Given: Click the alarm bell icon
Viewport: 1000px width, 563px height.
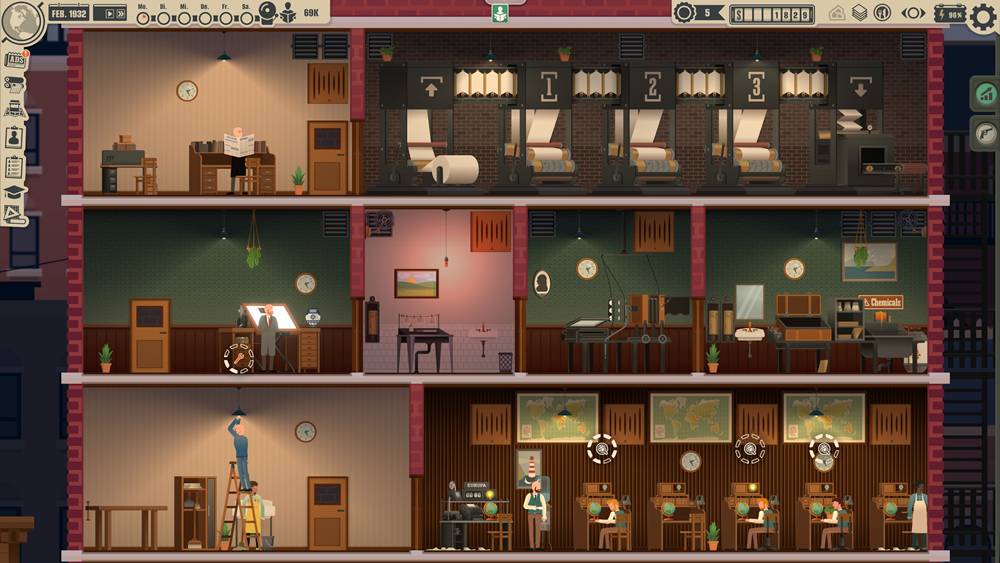Looking at the screenshot, I should pos(267,12).
